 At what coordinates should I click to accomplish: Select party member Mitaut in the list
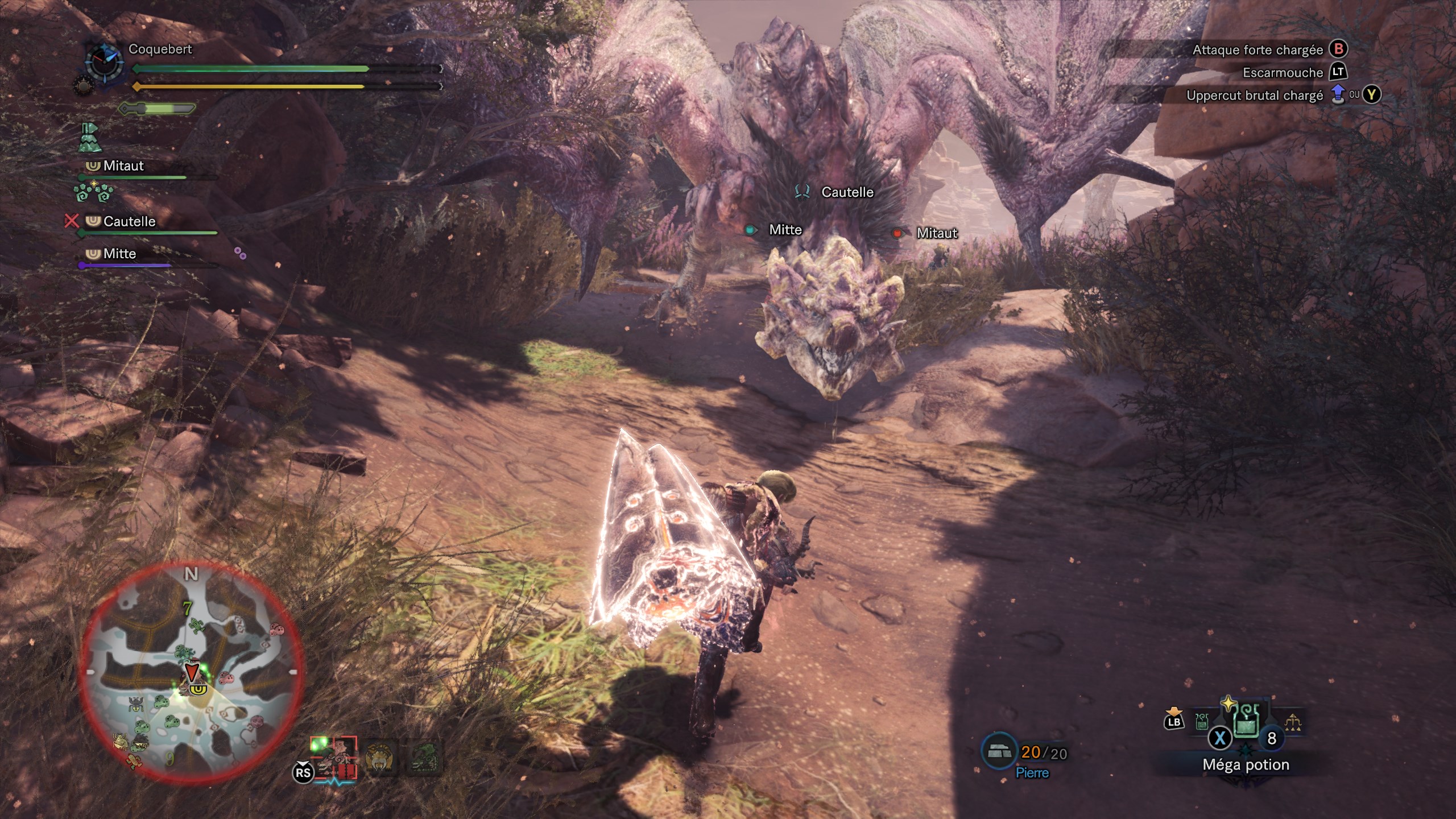[x=123, y=166]
